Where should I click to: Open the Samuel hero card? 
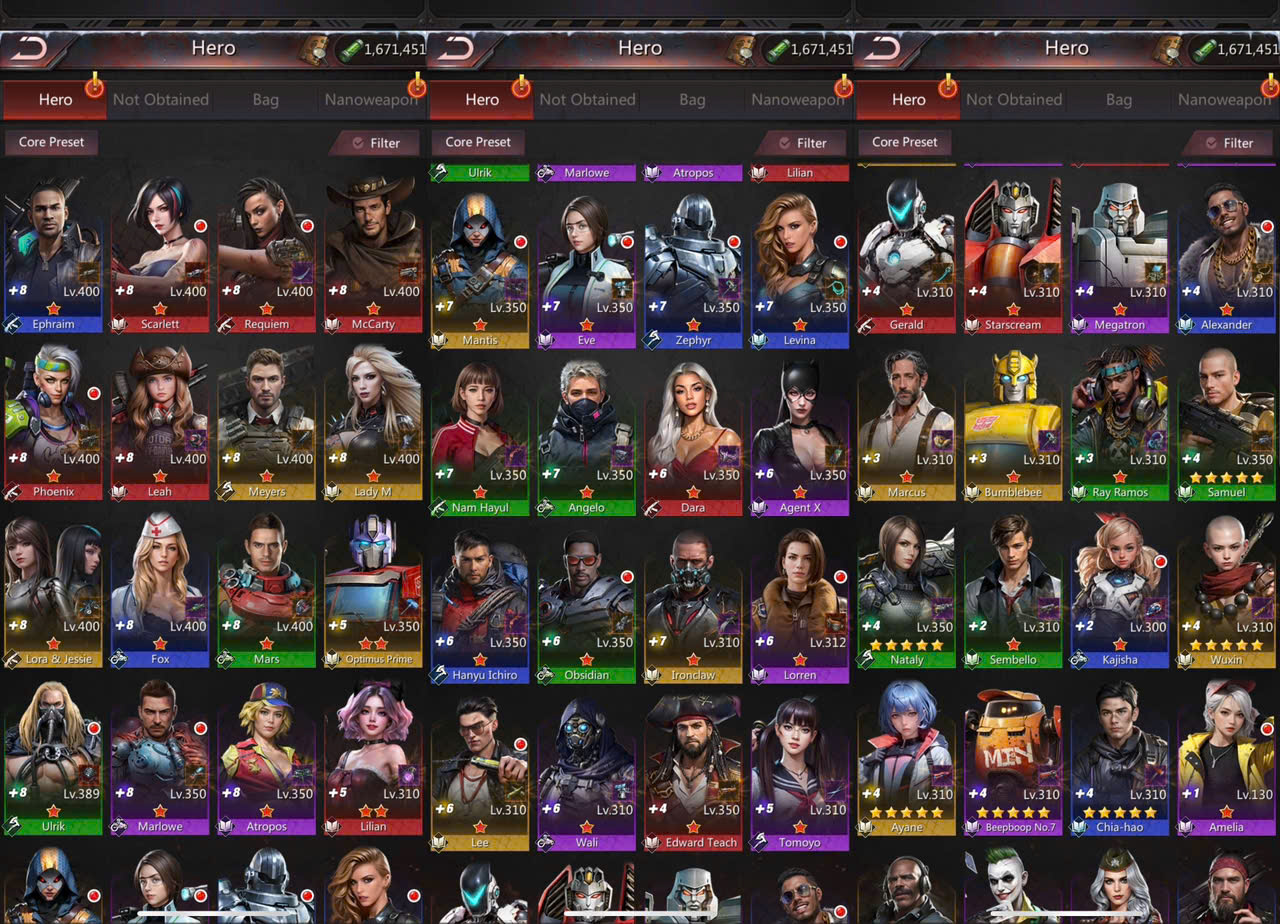tap(1226, 423)
